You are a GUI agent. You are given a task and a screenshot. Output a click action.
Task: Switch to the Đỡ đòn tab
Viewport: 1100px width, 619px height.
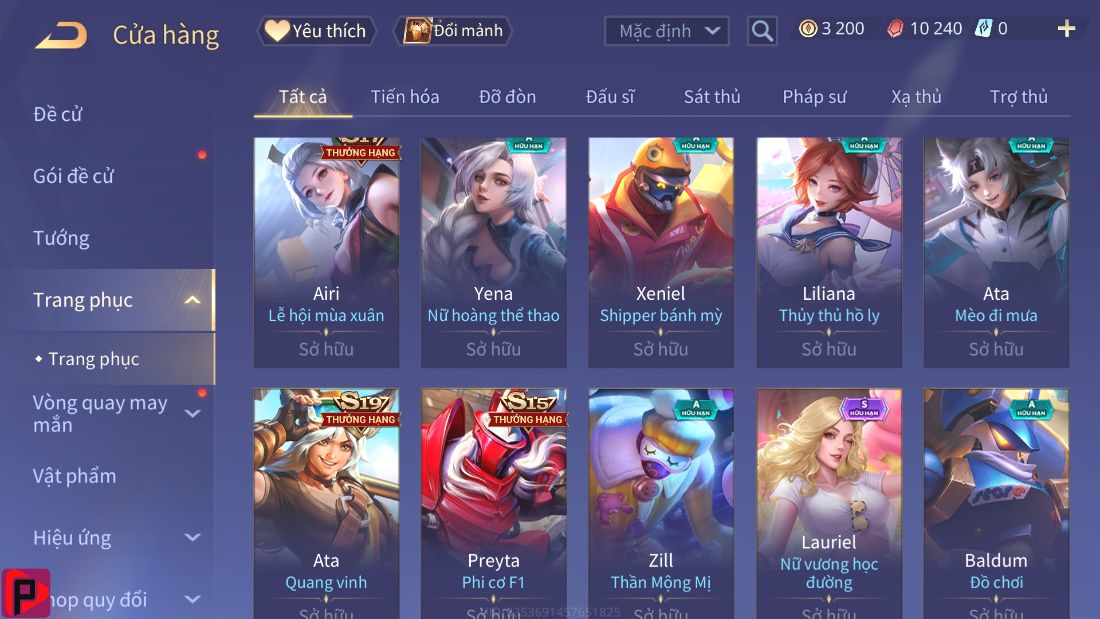[507, 97]
